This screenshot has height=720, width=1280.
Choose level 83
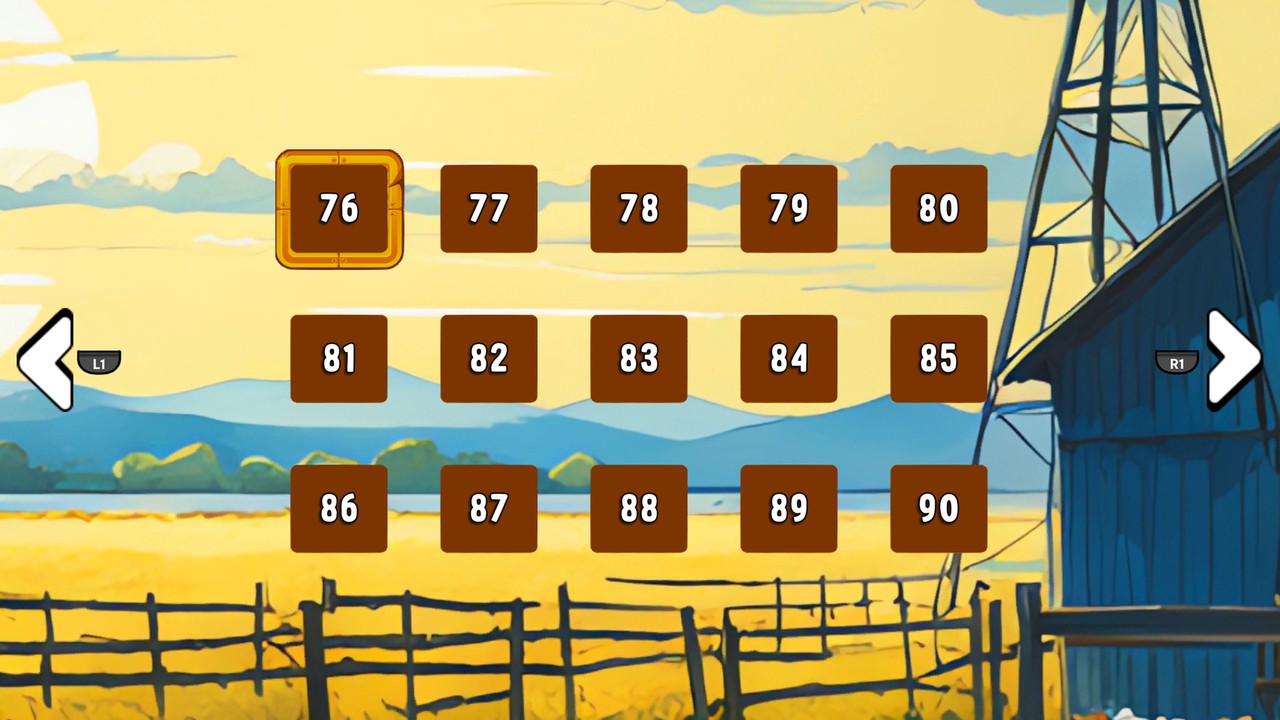(639, 359)
